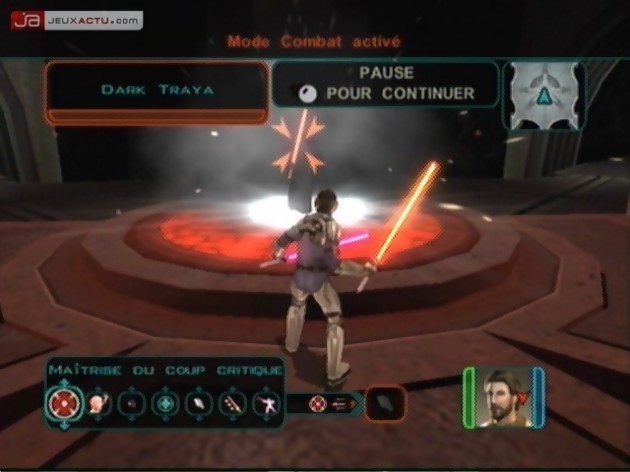This screenshot has width=630, height=472.
Task: Select the bearded character portrait
Action: 504,397
